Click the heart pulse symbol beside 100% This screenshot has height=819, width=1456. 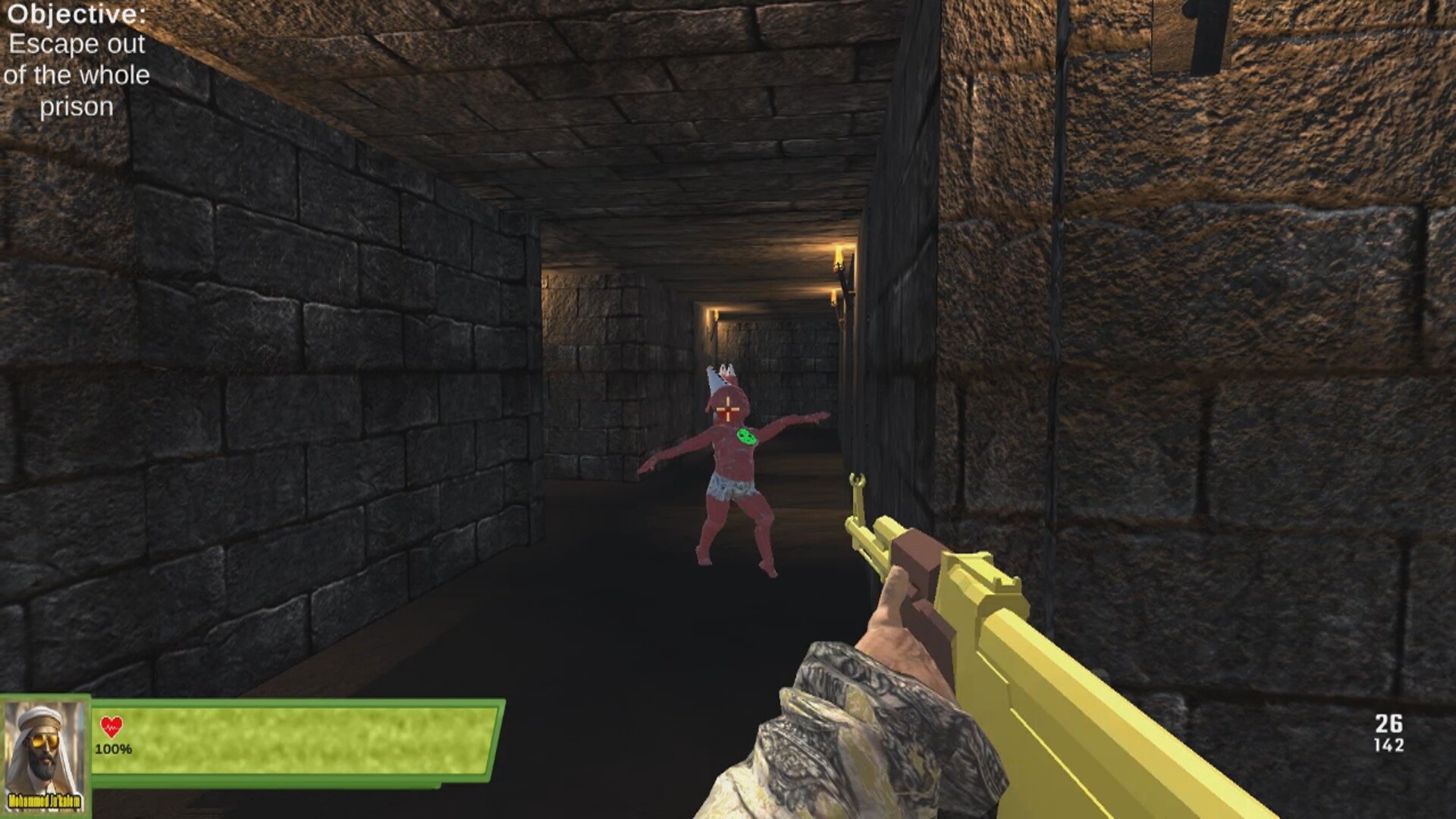(112, 726)
